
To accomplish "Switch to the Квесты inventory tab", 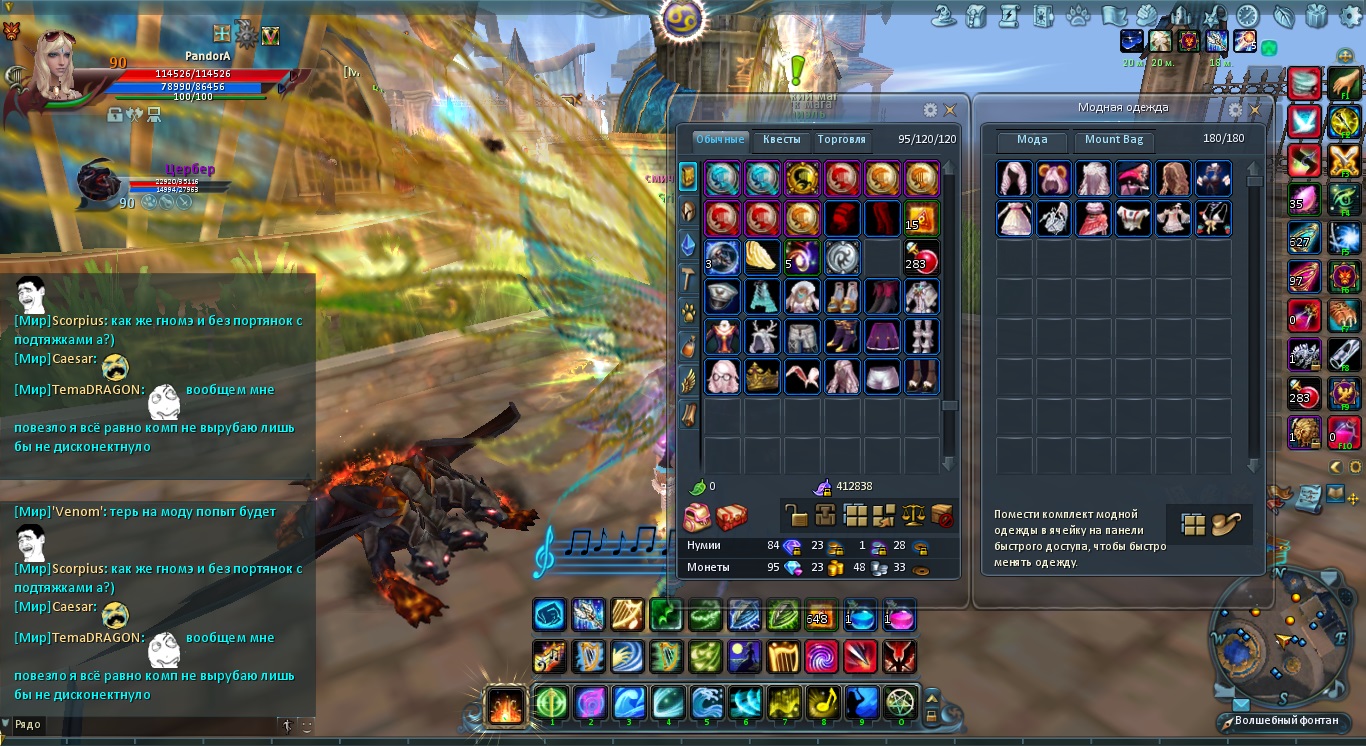I will pyautogui.click(x=781, y=140).
